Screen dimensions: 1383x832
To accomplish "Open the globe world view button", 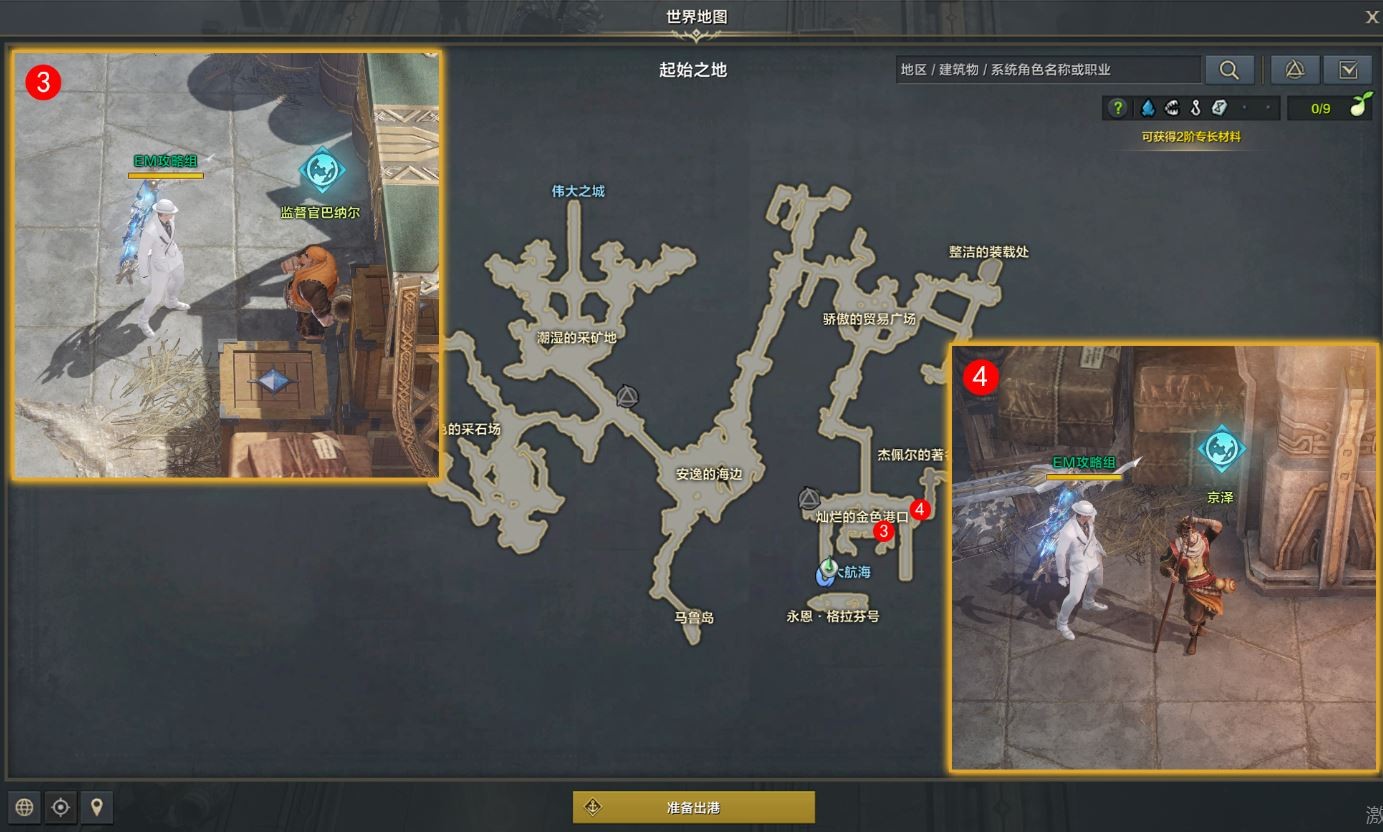I will coord(25,807).
